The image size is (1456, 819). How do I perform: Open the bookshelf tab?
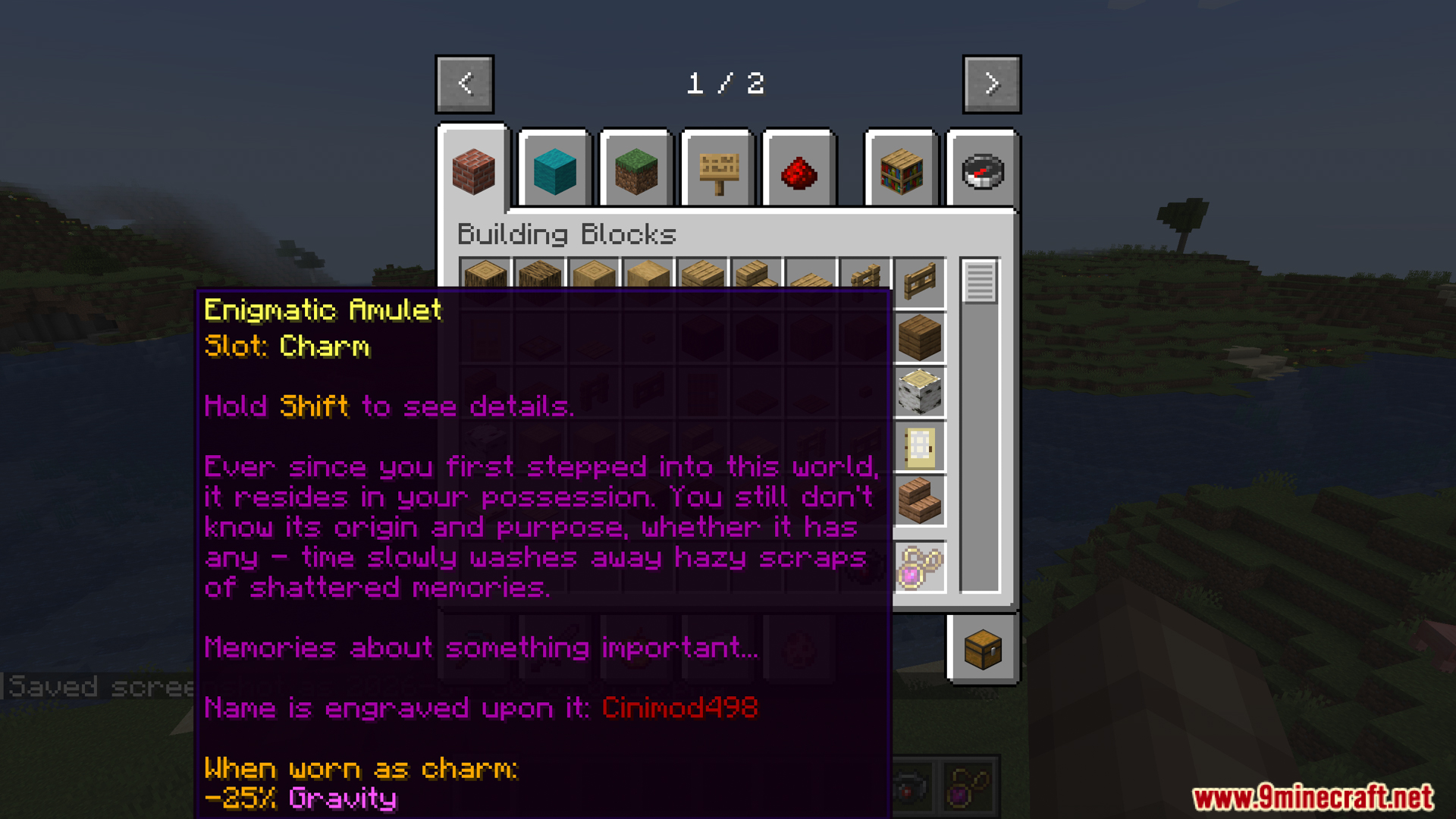coord(901,171)
